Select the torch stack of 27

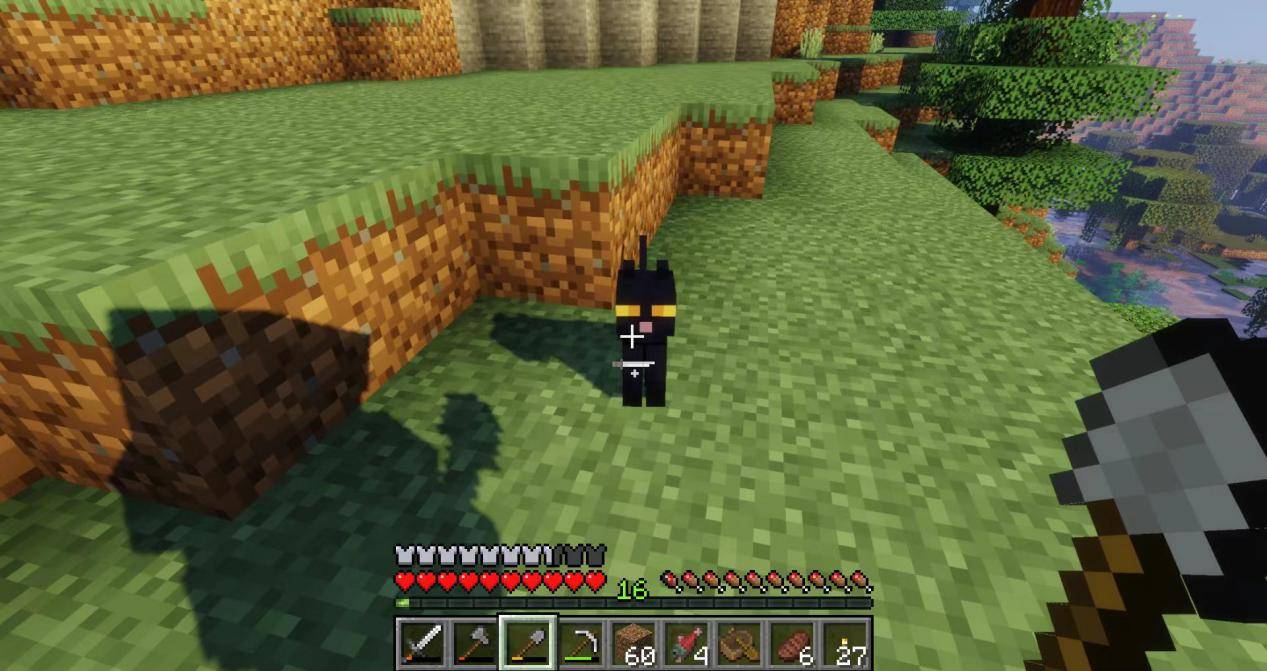point(846,643)
